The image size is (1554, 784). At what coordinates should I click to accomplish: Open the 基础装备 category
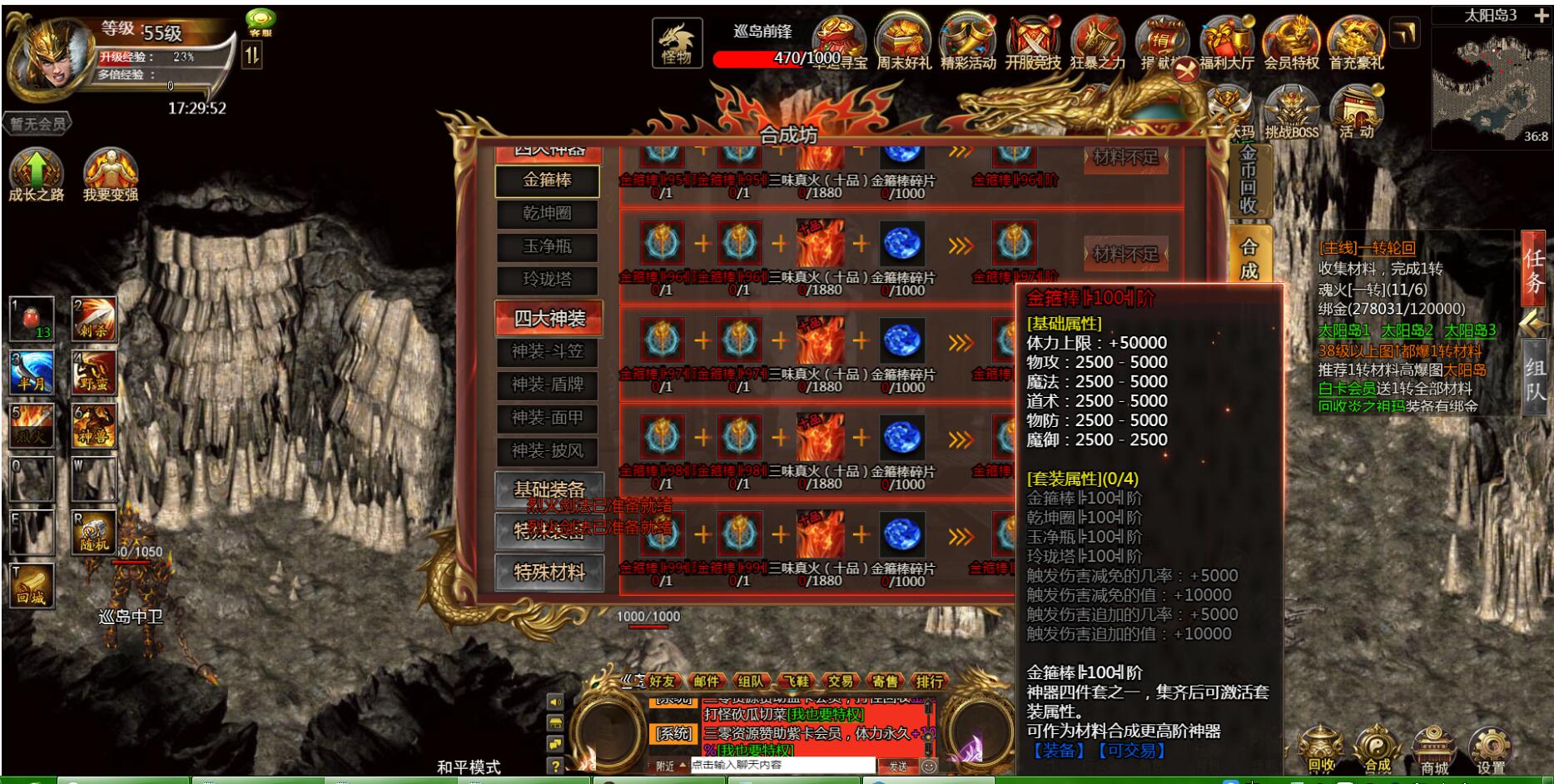pyautogui.click(x=549, y=489)
